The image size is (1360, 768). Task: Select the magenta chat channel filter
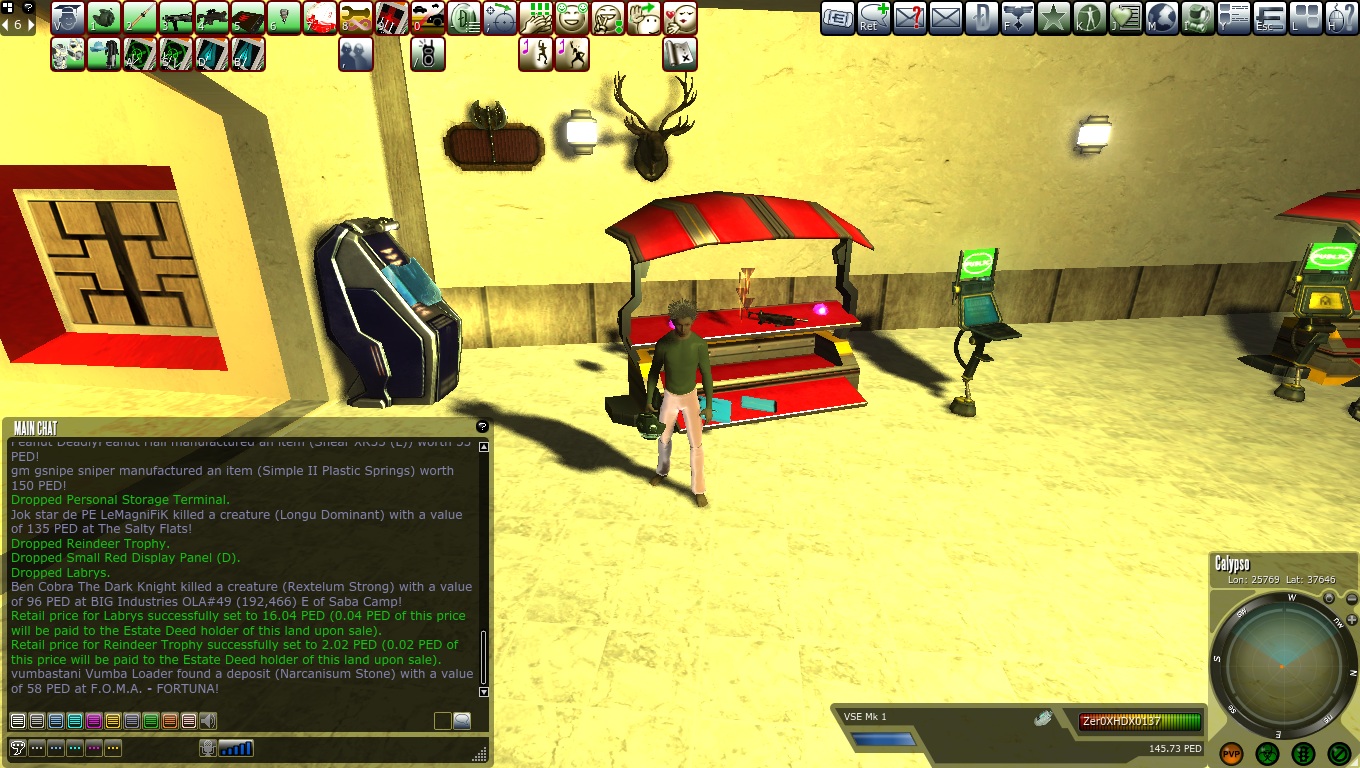tap(93, 721)
